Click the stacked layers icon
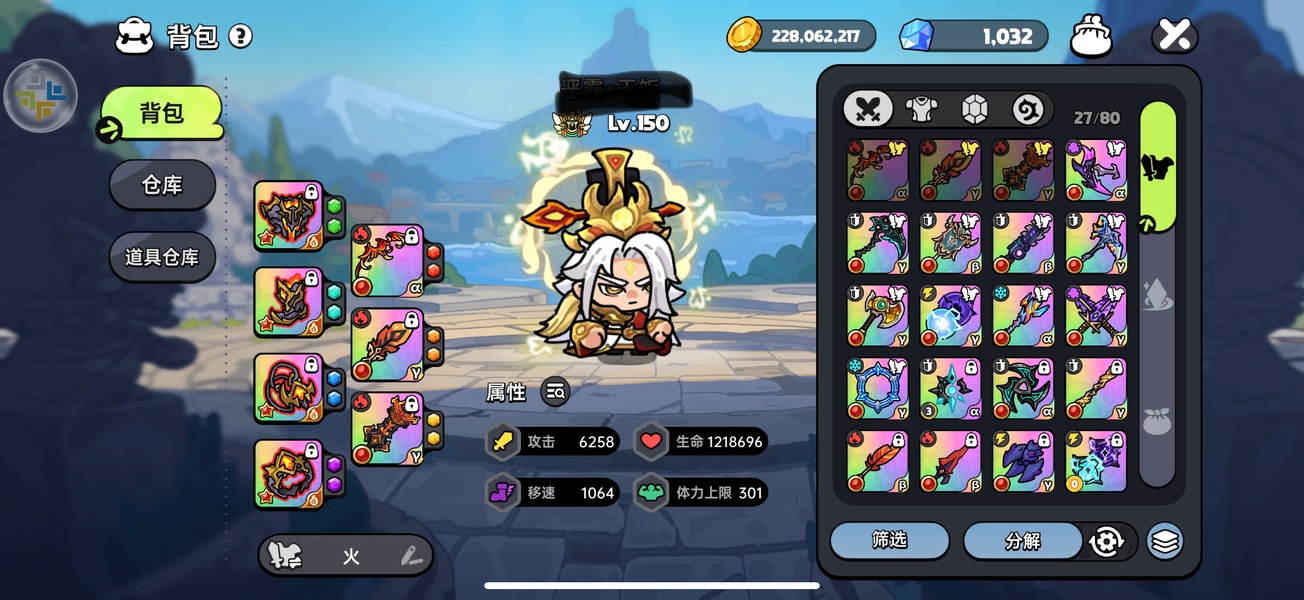This screenshot has height=600, width=1304. pos(1164,541)
